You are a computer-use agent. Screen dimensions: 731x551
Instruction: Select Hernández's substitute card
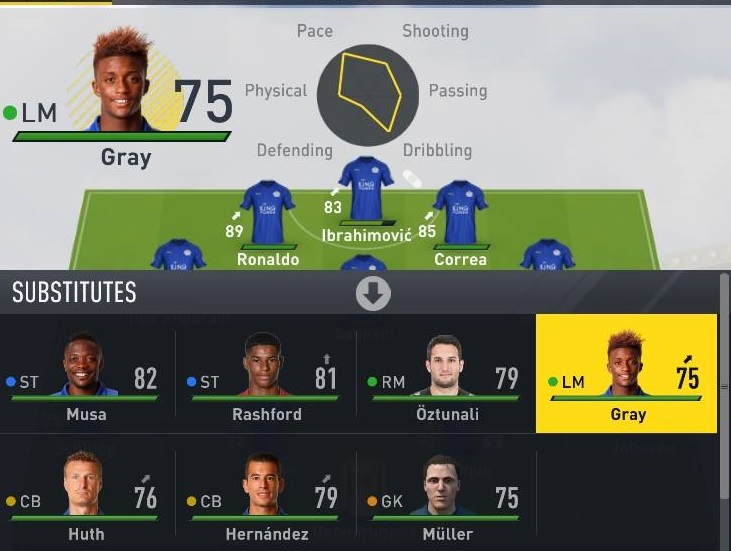coord(266,497)
